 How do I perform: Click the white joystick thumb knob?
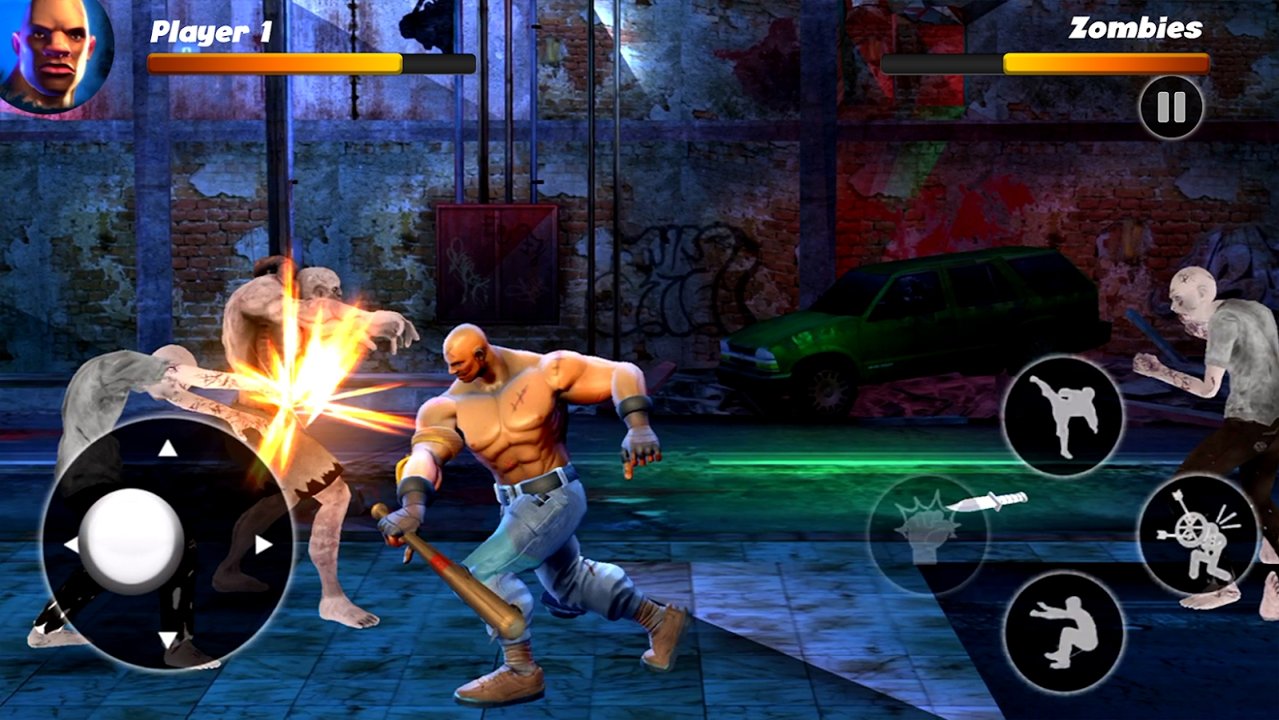point(131,540)
